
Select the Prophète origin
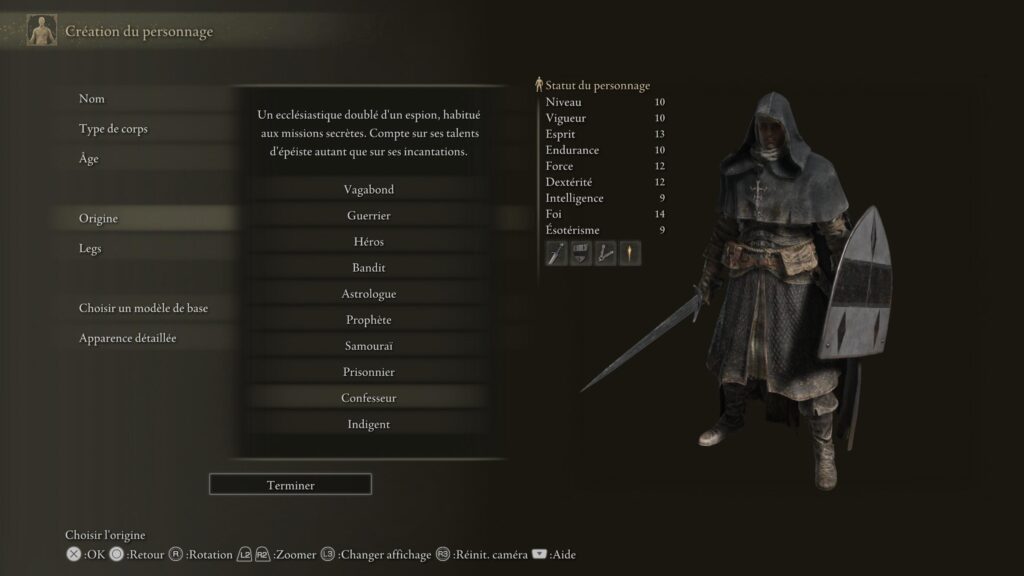point(368,320)
